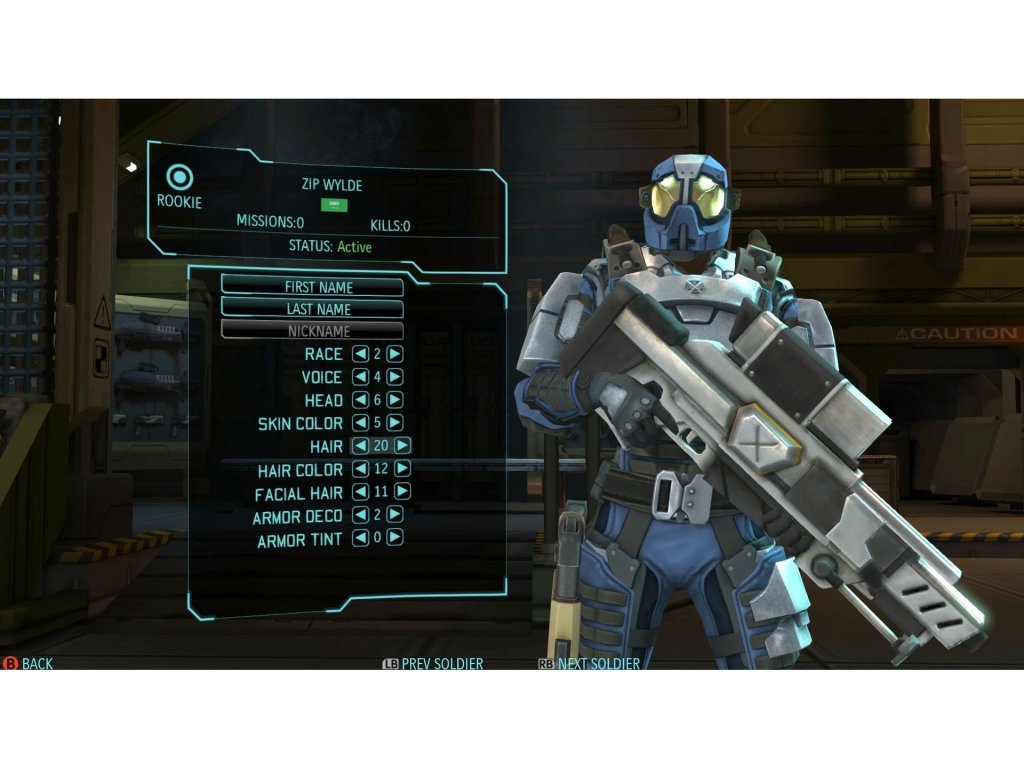The width and height of the screenshot is (1024, 768).
Task: Select the Nickname field
Action: tap(312, 331)
